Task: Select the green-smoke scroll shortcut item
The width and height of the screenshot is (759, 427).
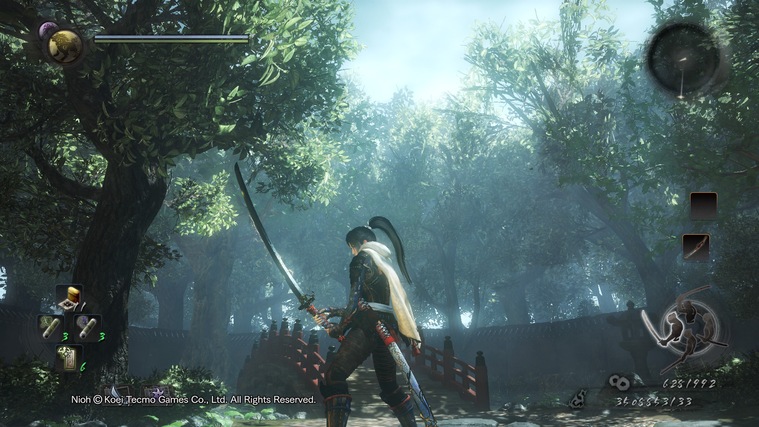Action: tap(49, 326)
